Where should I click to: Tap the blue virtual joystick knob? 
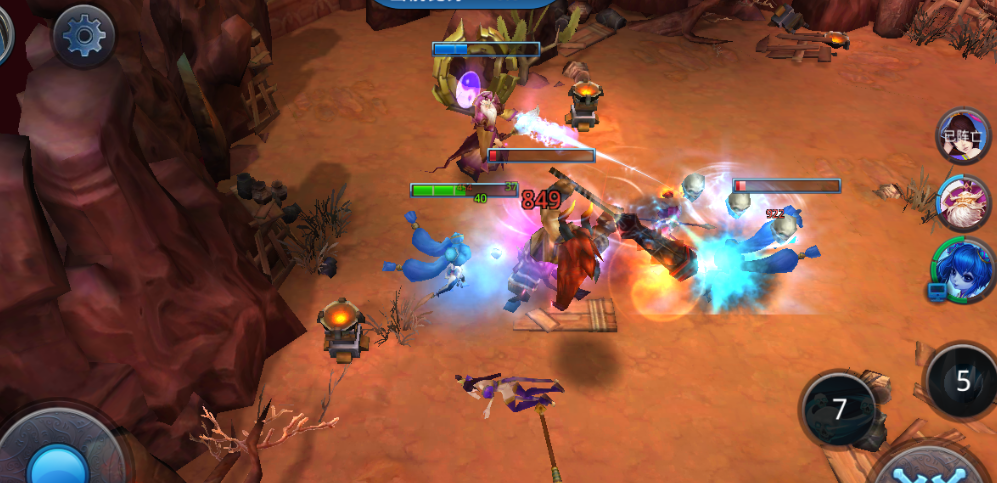tap(60, 466)
